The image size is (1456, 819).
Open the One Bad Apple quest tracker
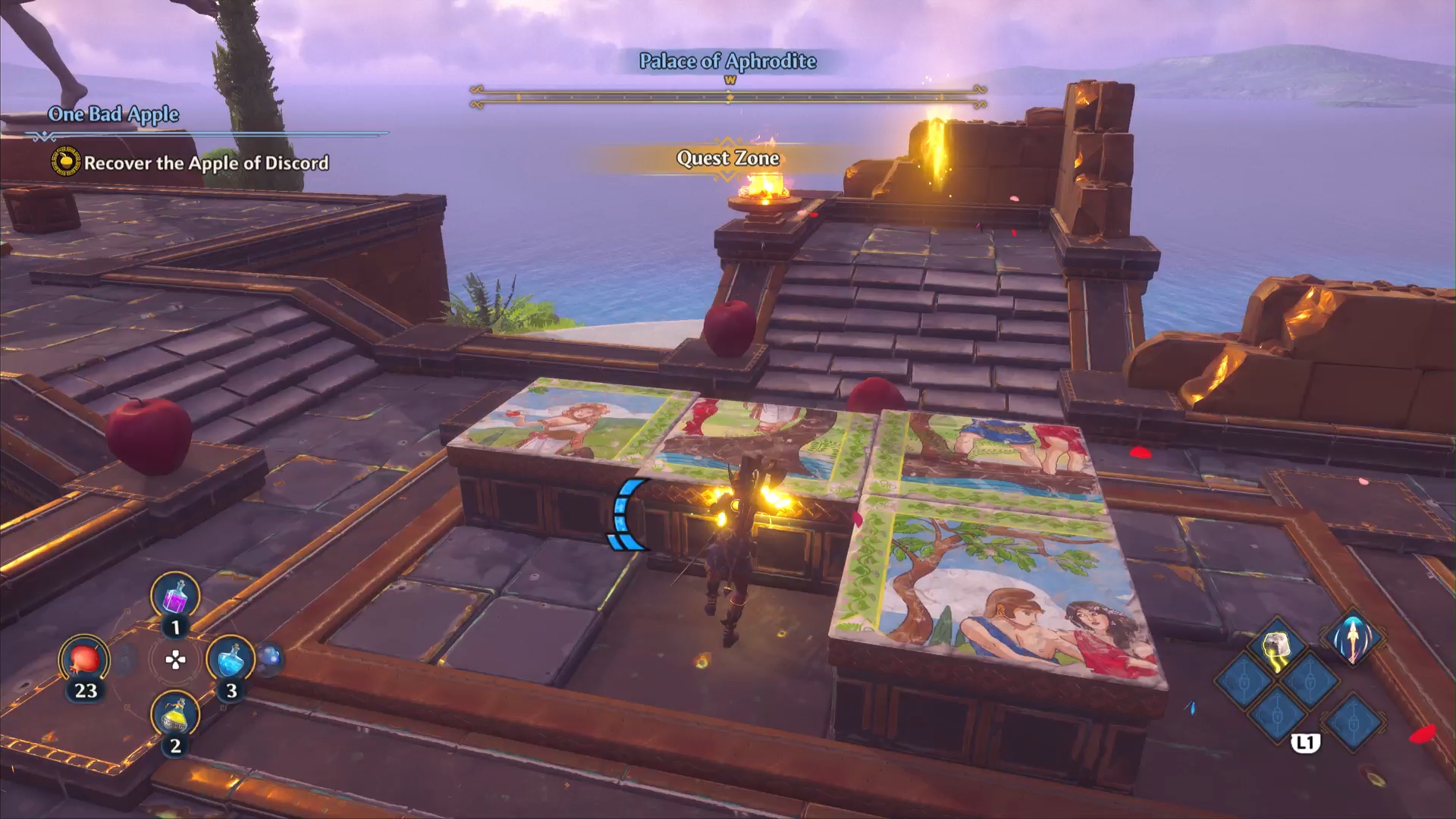click(114, 115)
